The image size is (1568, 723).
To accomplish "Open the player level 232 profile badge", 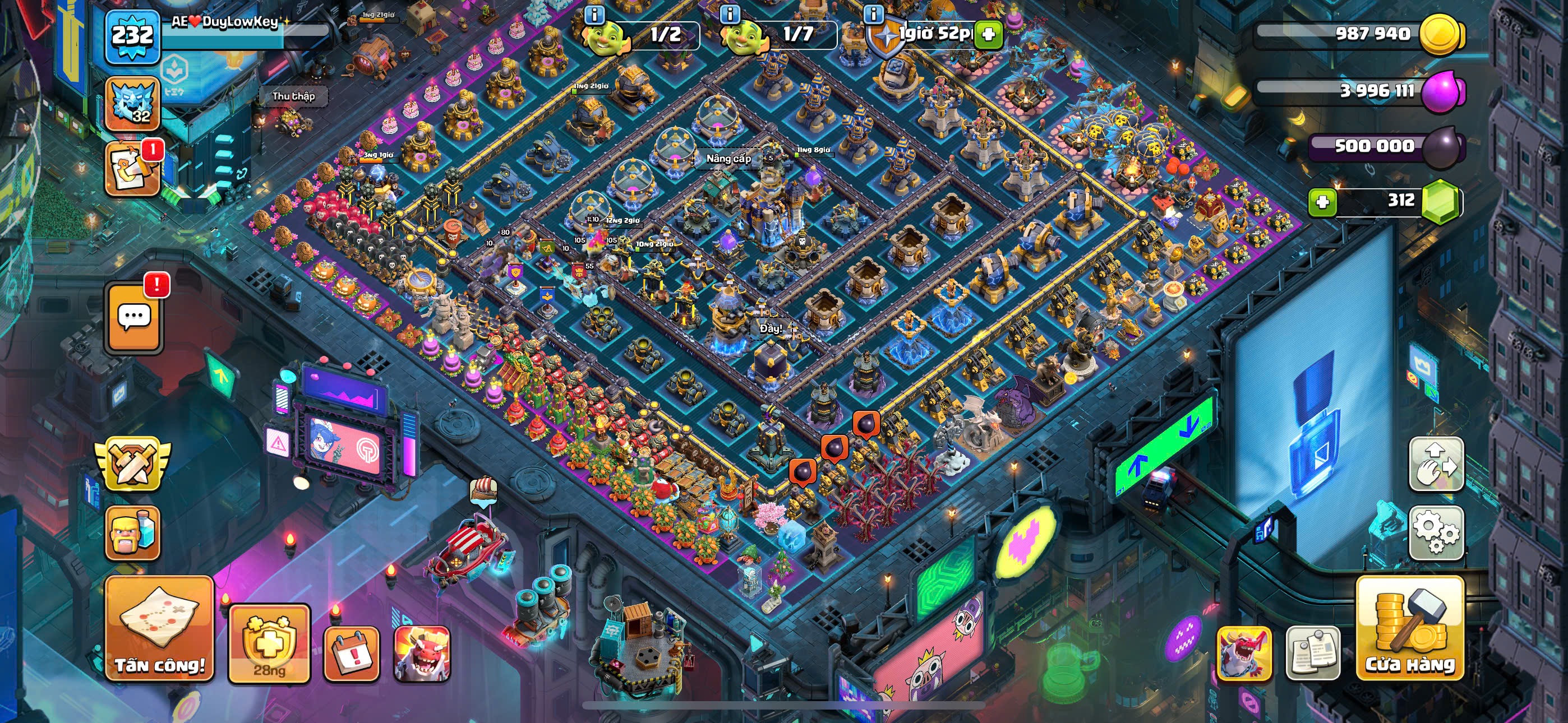I will click(133, 36).
